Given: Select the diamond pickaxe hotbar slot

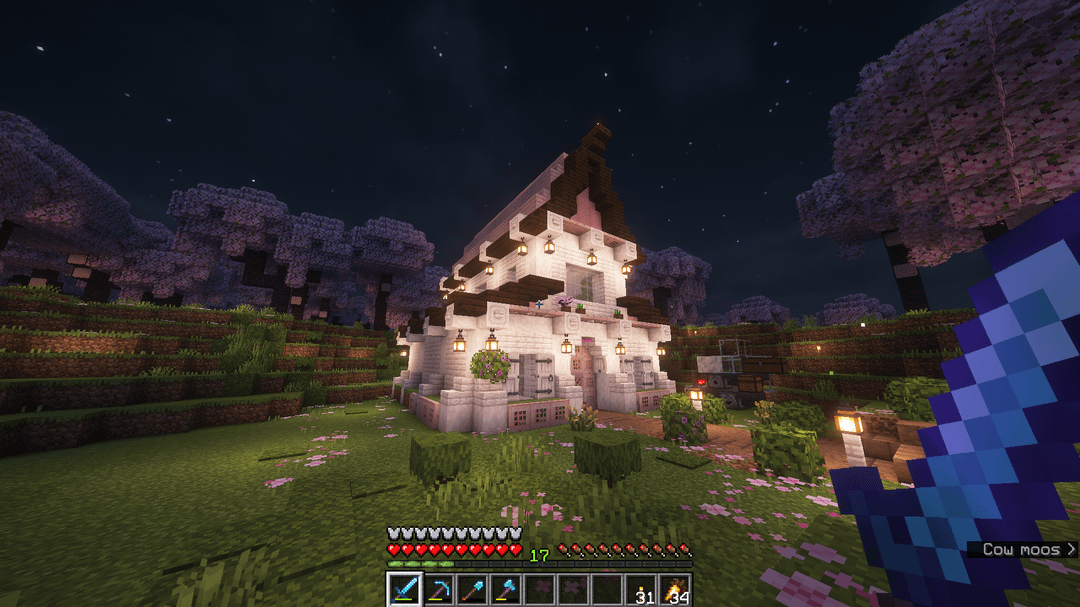Looking at the screenshot, I should [x=438, y=590].
